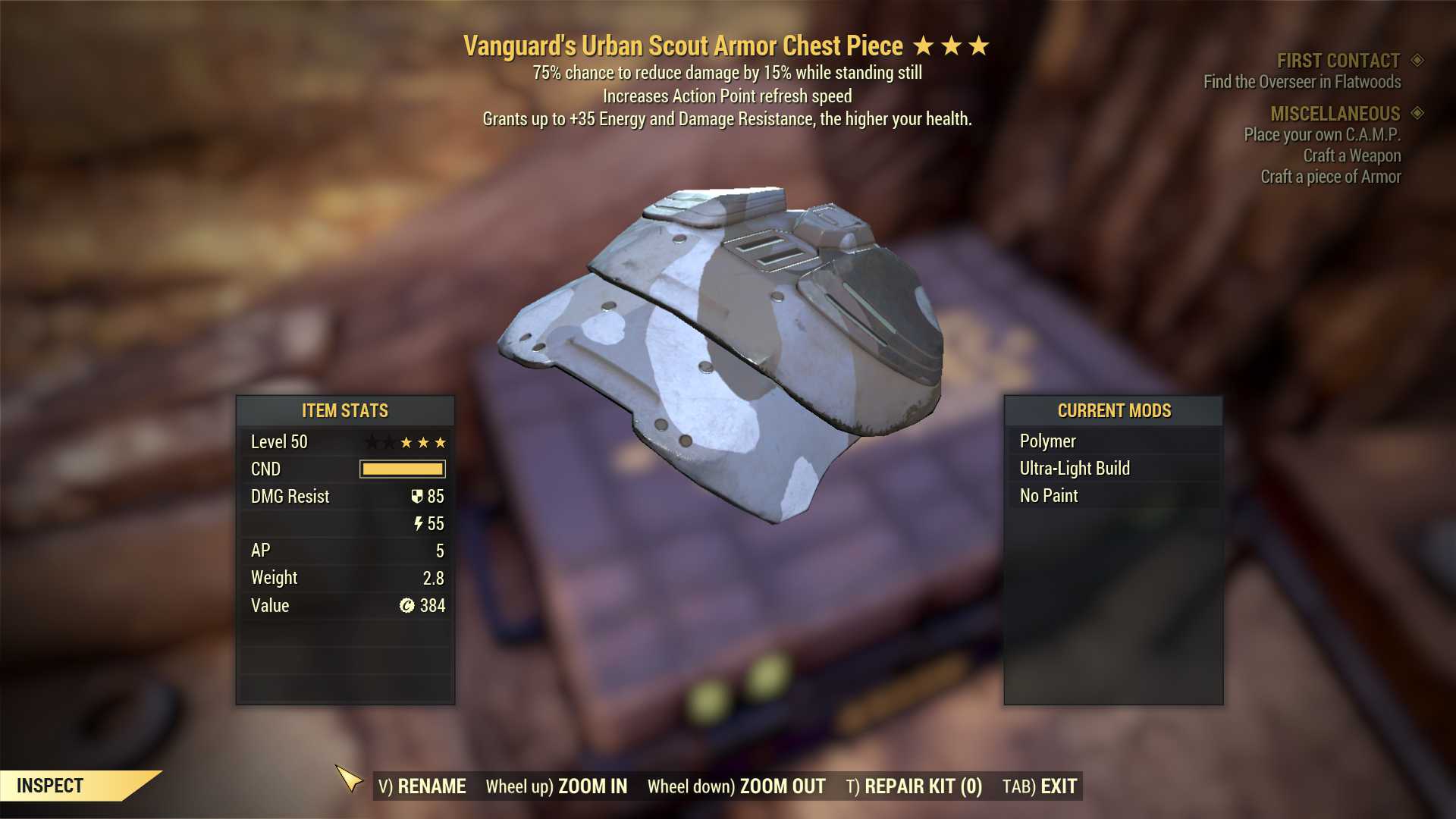Viewport: 1456px width, 819px height.
Task: Select the First Contact quest tracker entry
Action: 1338,61
